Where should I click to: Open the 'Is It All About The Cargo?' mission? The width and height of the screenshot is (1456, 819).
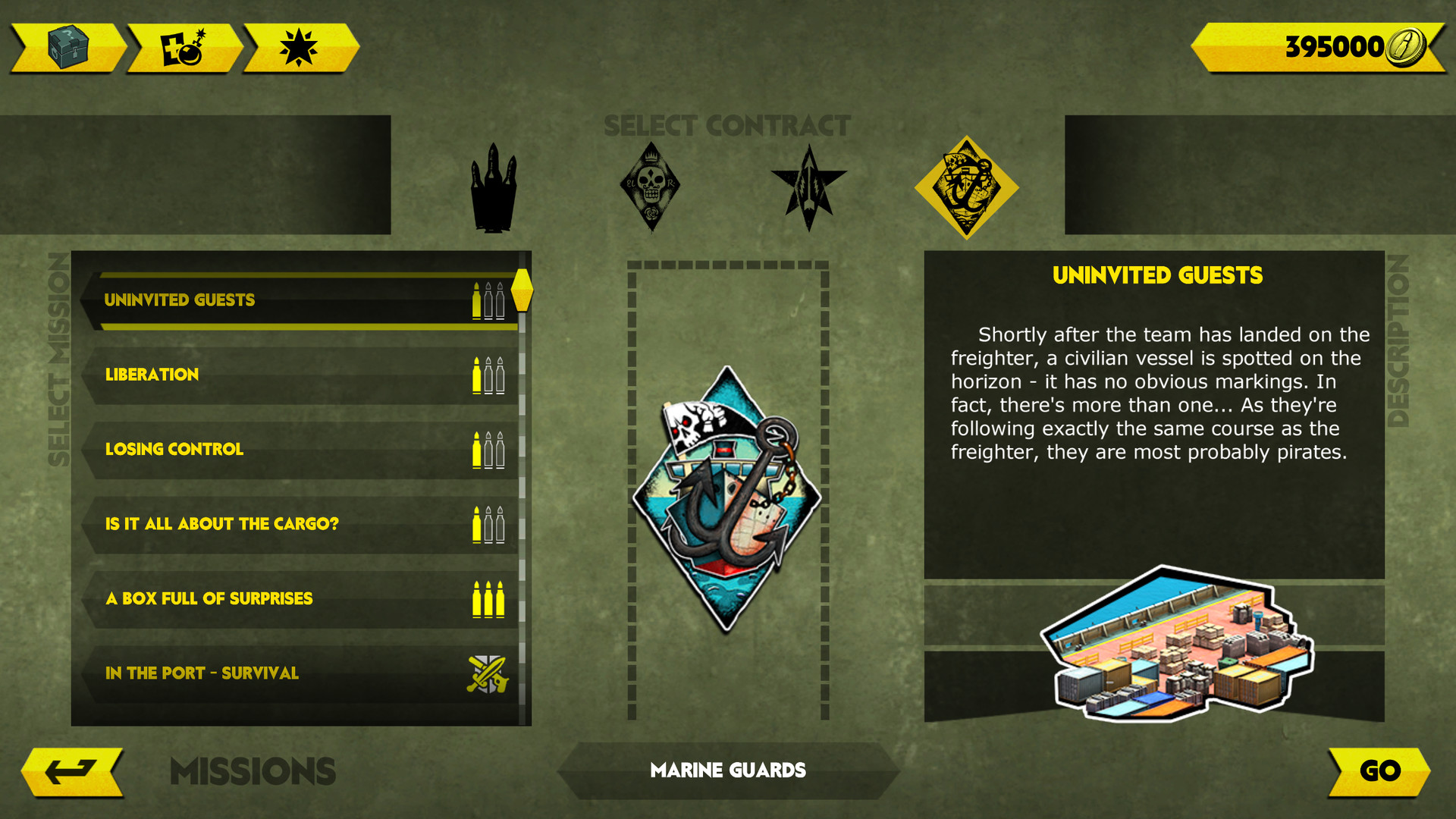click(x=227, y=523)
